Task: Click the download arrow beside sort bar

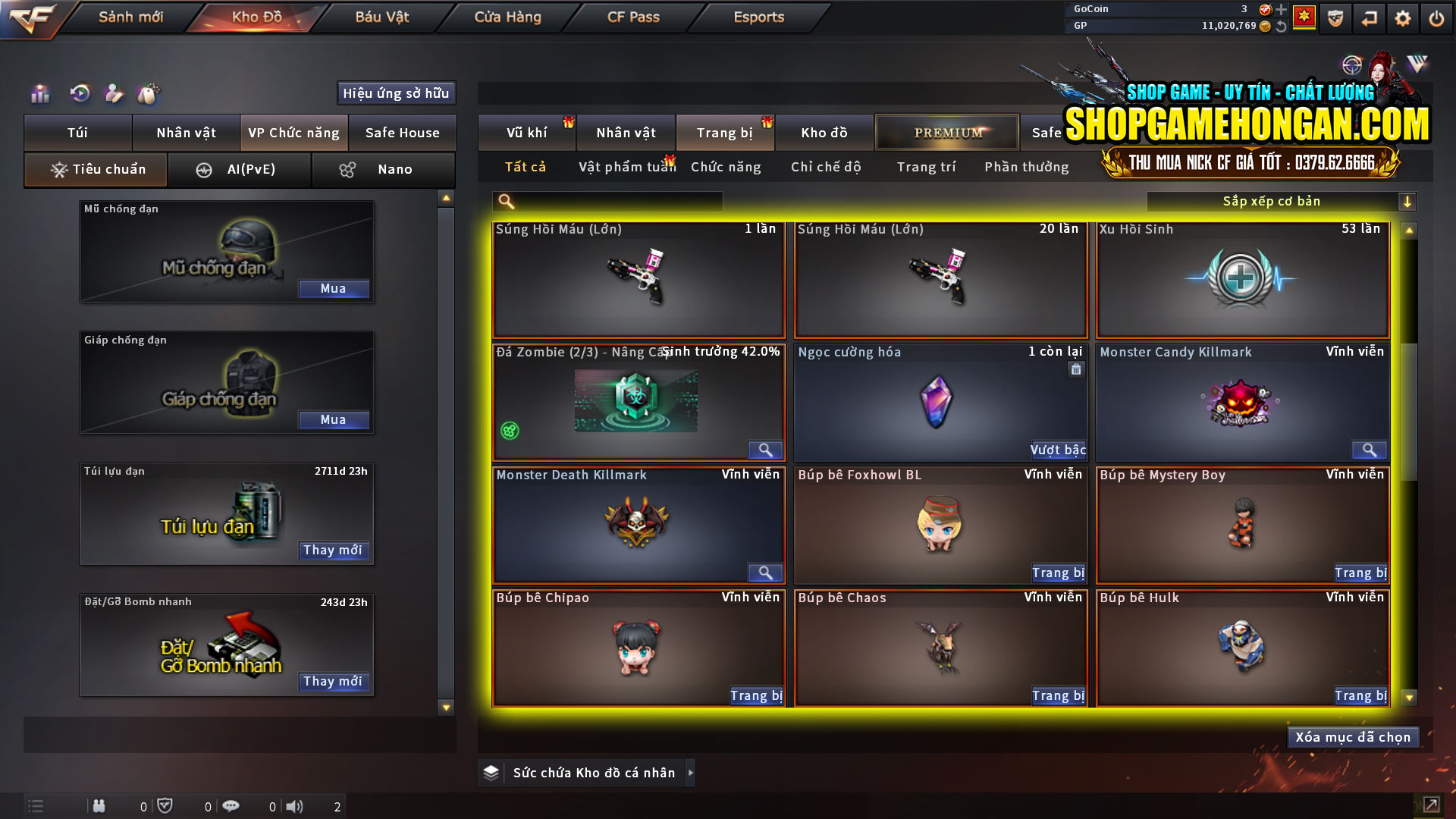Action: point(1408,201)
